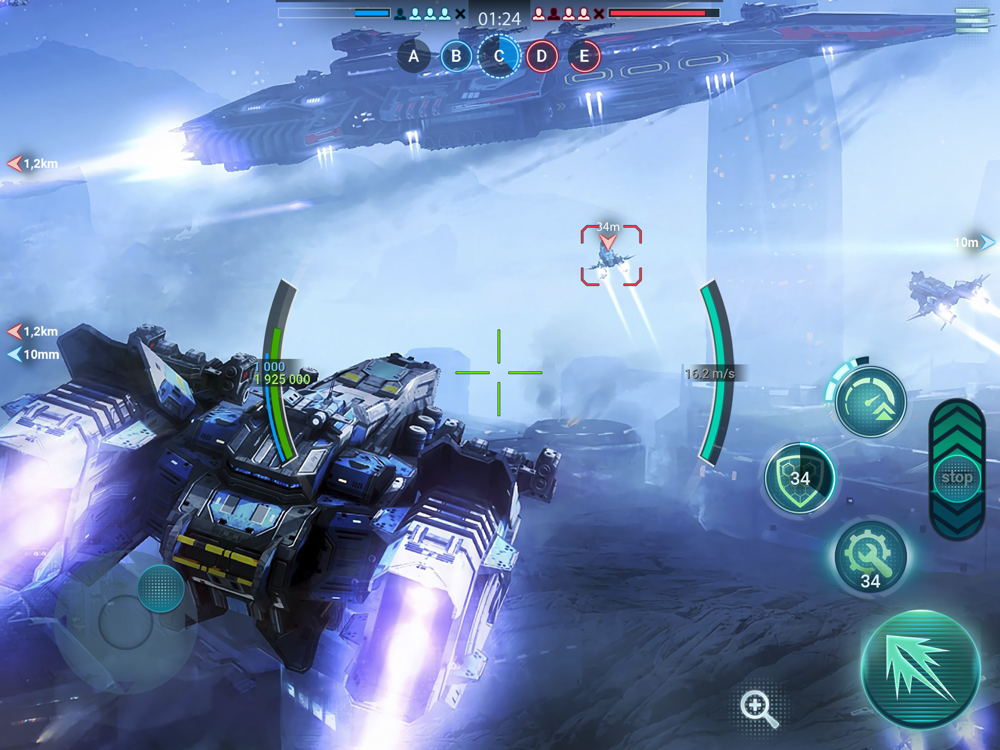Viewport: 1000px width, 750px height.
Task: Tap the stop throttle button
Action: (956, 477)
